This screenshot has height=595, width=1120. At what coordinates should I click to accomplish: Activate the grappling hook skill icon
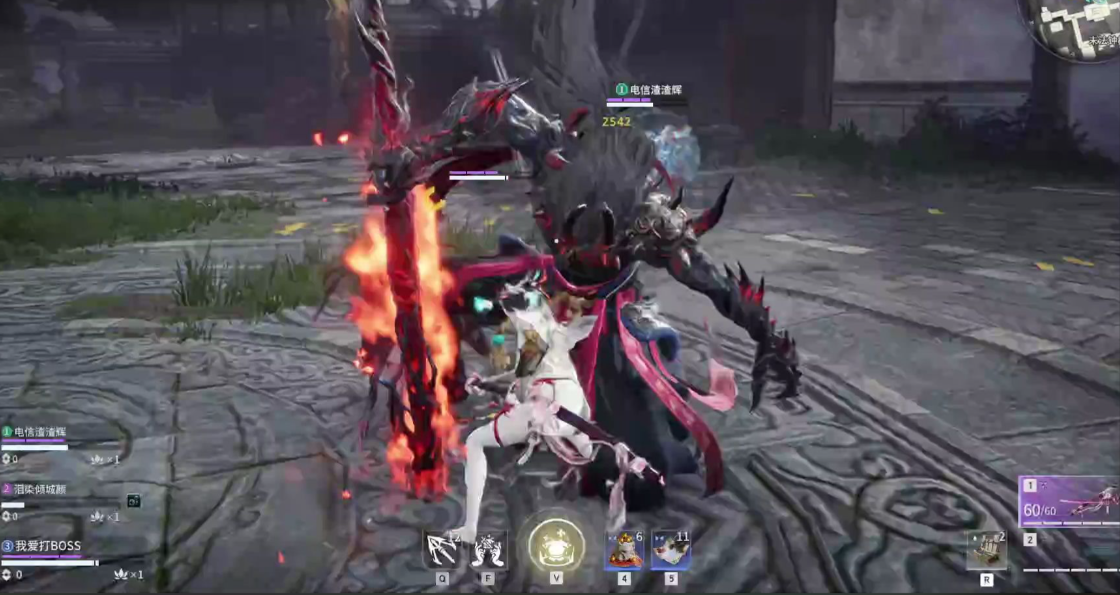[x=441, y=550]
